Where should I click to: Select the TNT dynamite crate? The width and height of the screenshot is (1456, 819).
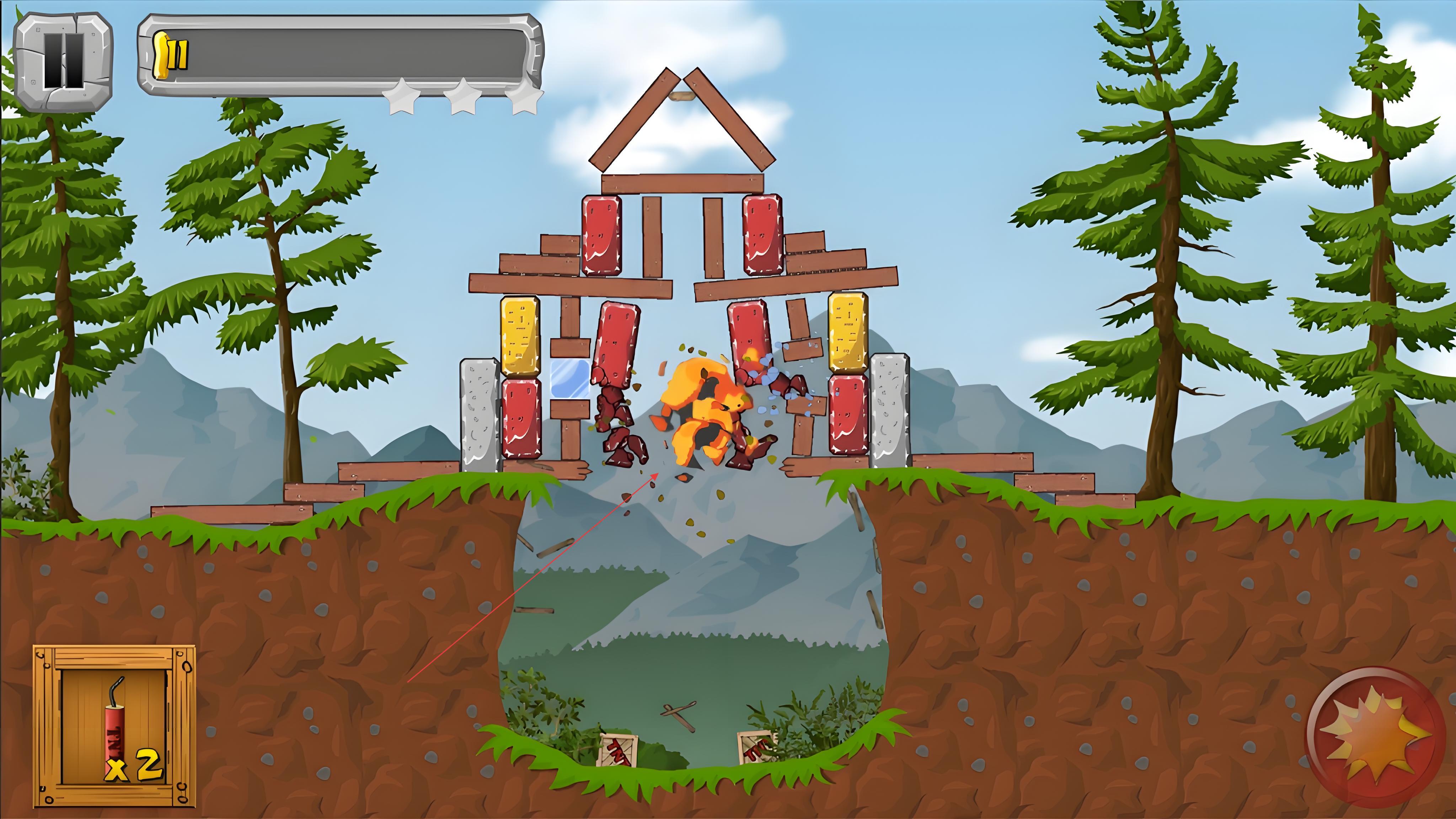tap(115, 726)
